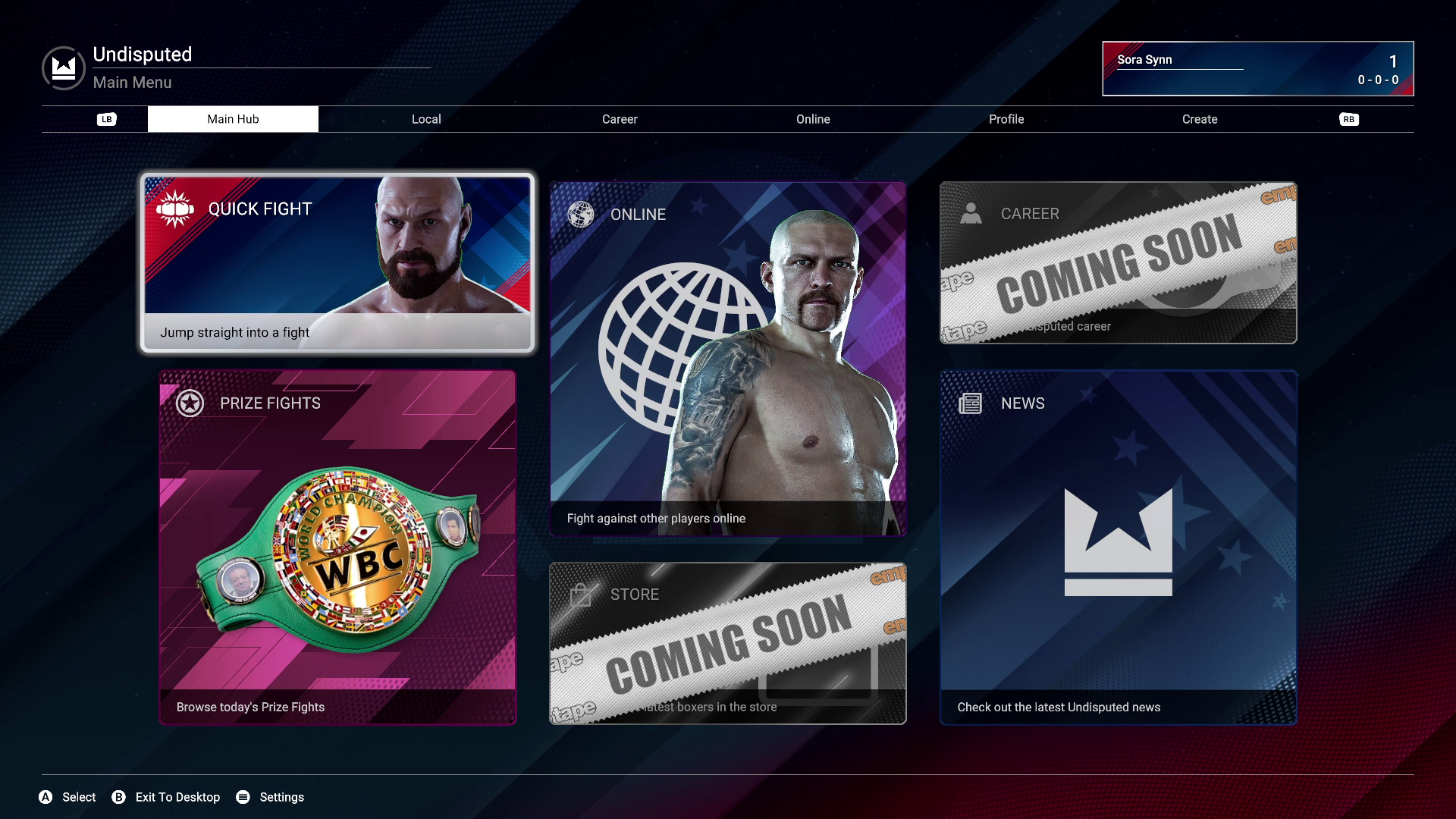The width and height of the screenshot is (1456, 819).
Task: Click the shopping bag icon on the Store tile
Action: [x=581, y=595]
